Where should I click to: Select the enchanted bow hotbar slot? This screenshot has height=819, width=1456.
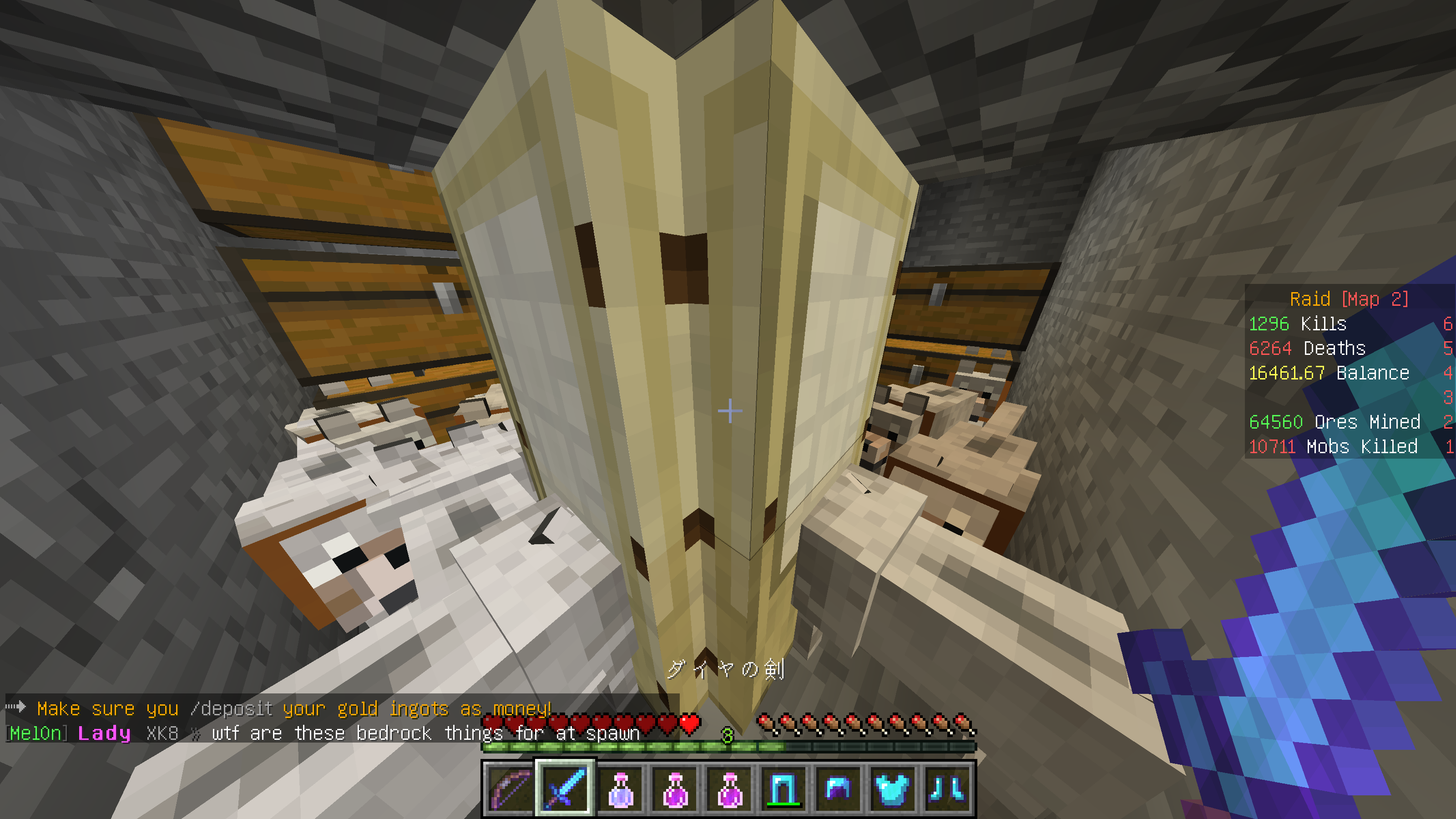click(x=511, y=789)
